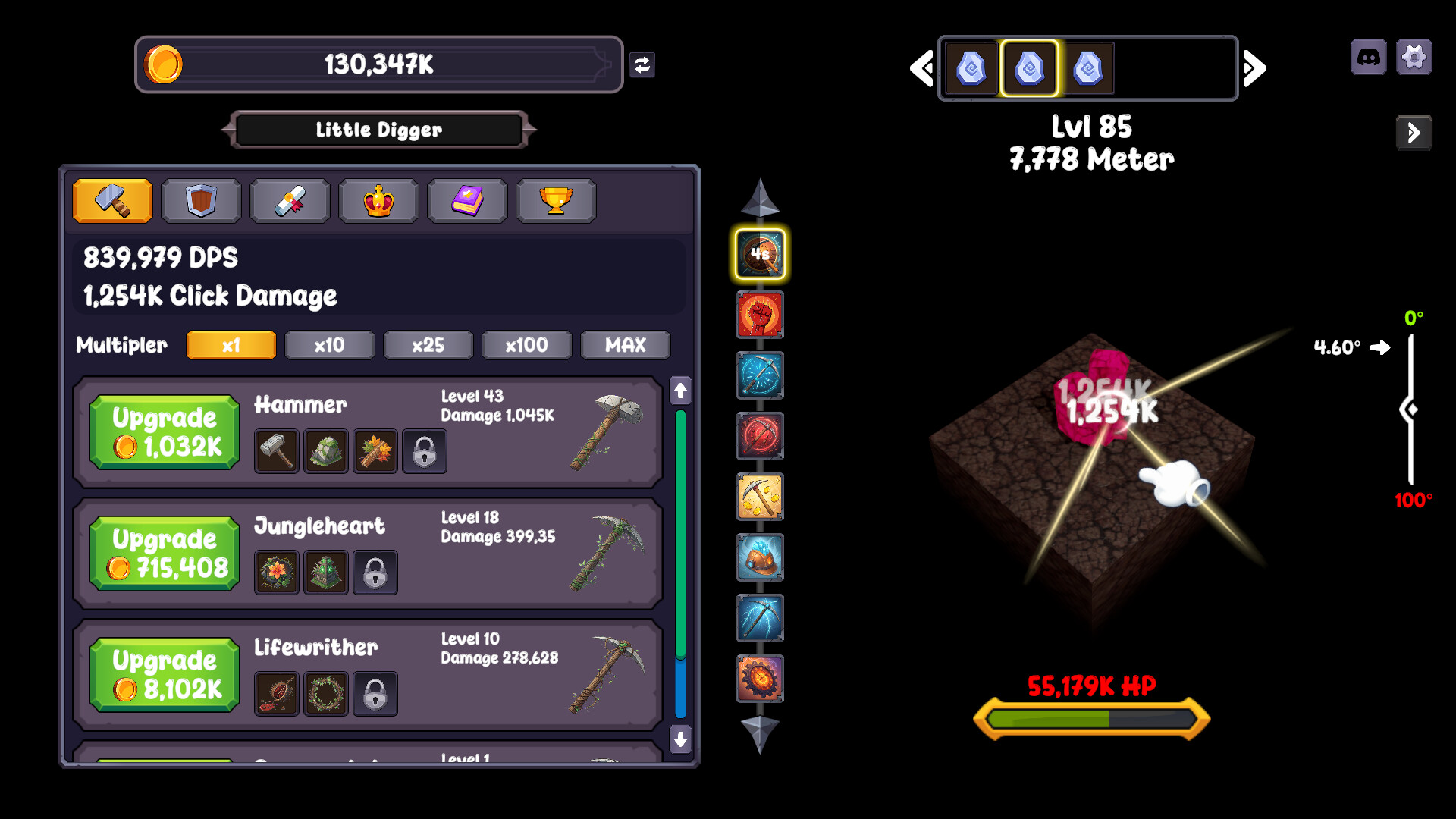Expand the next zone with right arrow
Image resolution: width=1456 pixels, height=819 pixels.
tap(1253, 67)
